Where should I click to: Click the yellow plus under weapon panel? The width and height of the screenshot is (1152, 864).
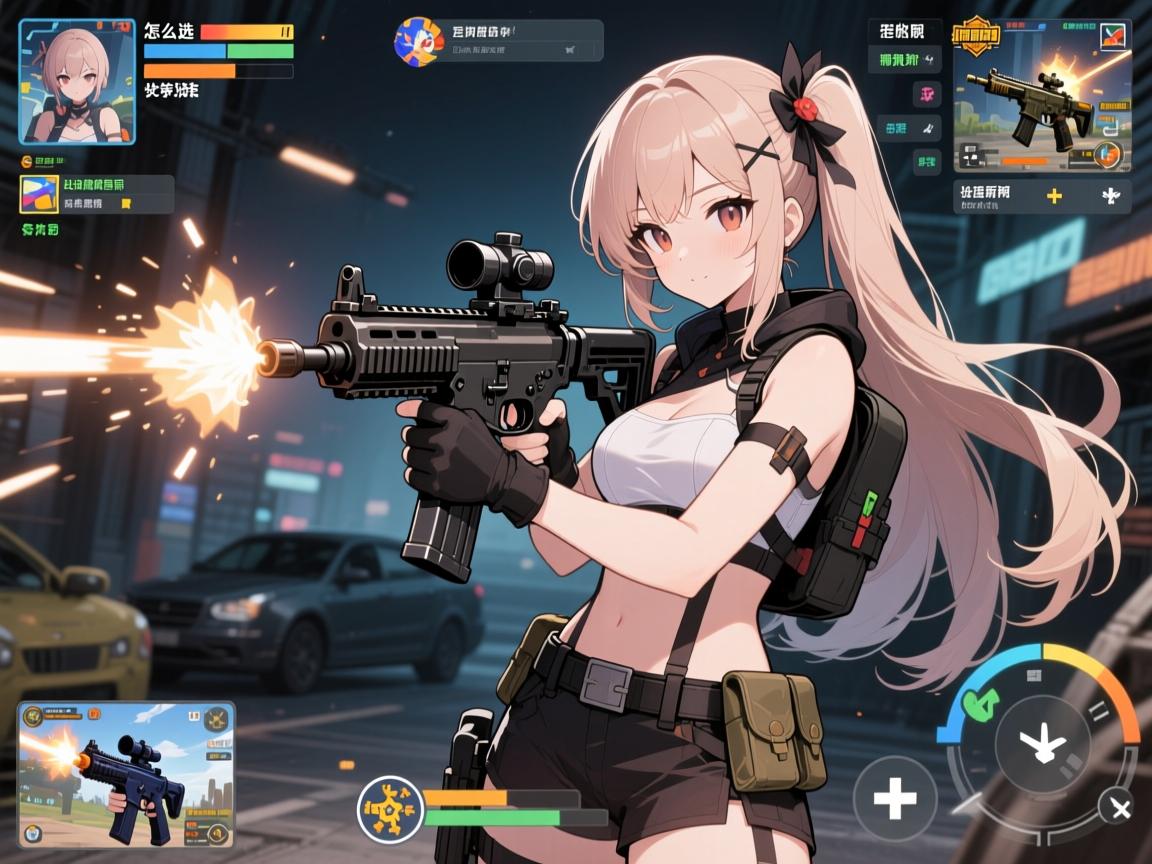coord(1053,195)
